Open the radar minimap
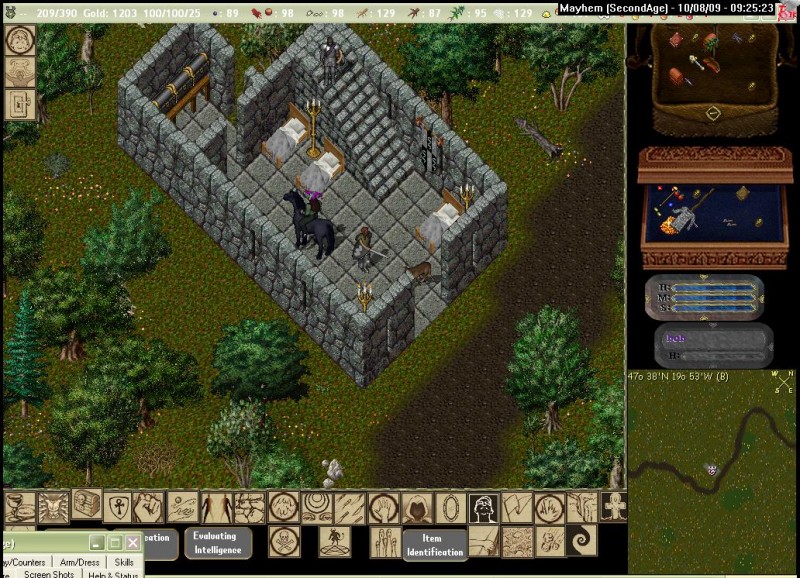 [711, 470]
